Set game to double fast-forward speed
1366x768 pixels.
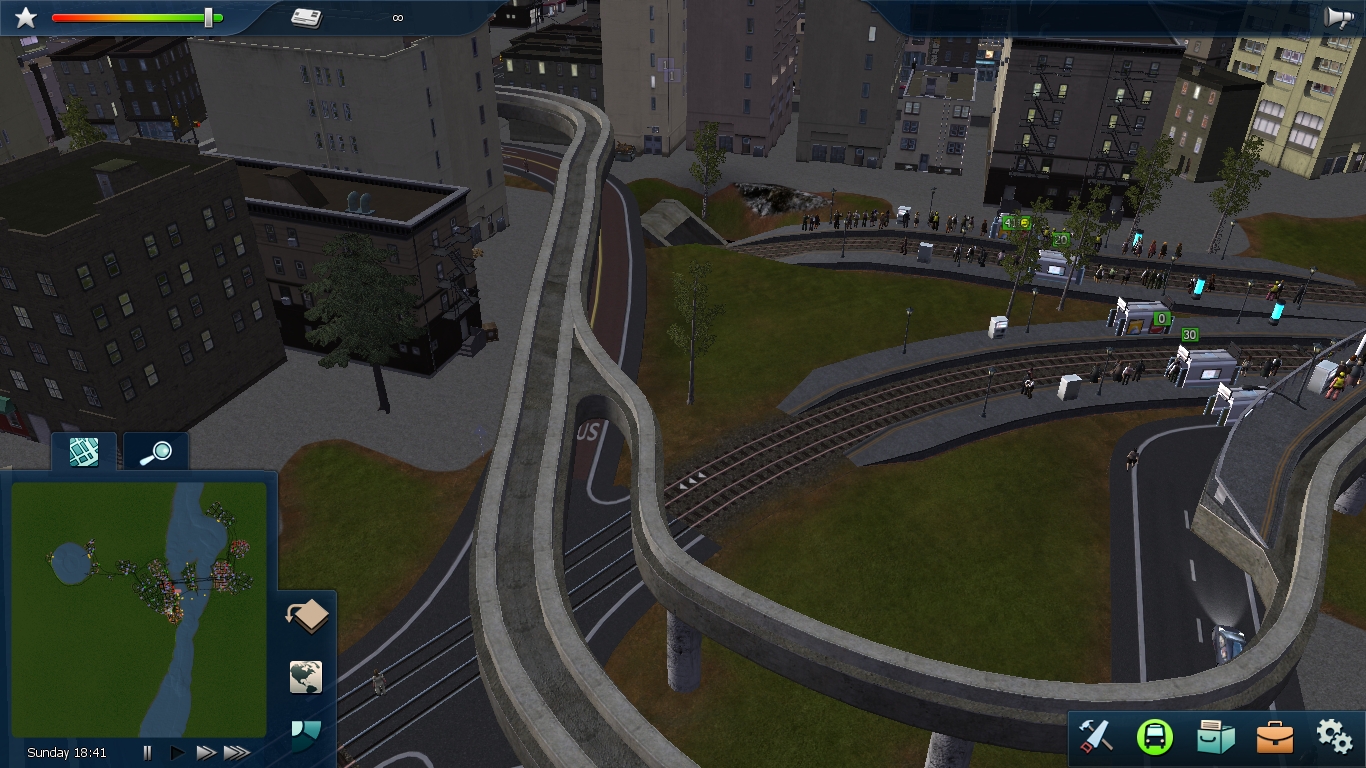tap(206, 752)
